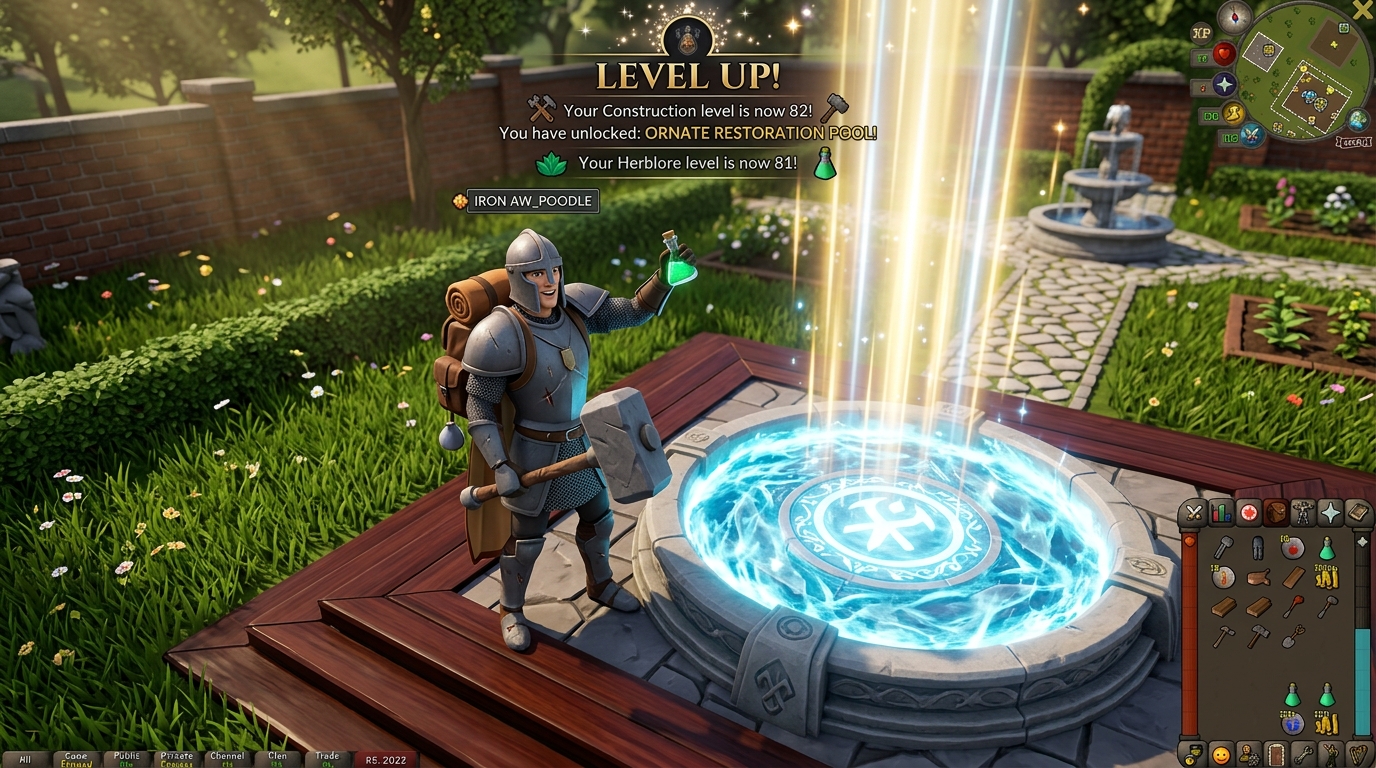The width and height of the screenshot is (1376, 768).
Task: Open the Emotes tab
Action: pos(1331,753)
